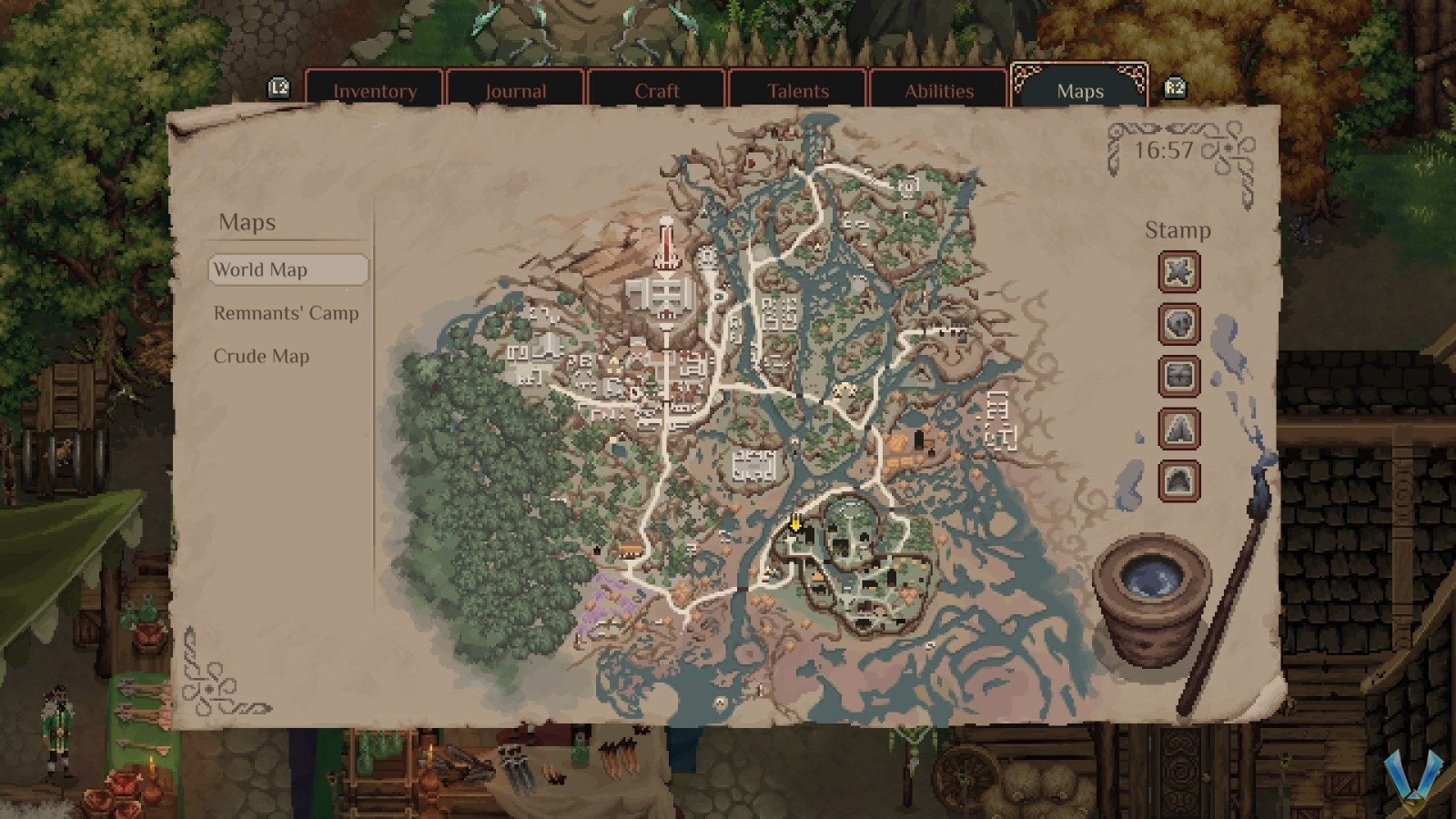Open the Abilities panel
The width and height of the screenshot is (1456, 819).
[939, 91]
